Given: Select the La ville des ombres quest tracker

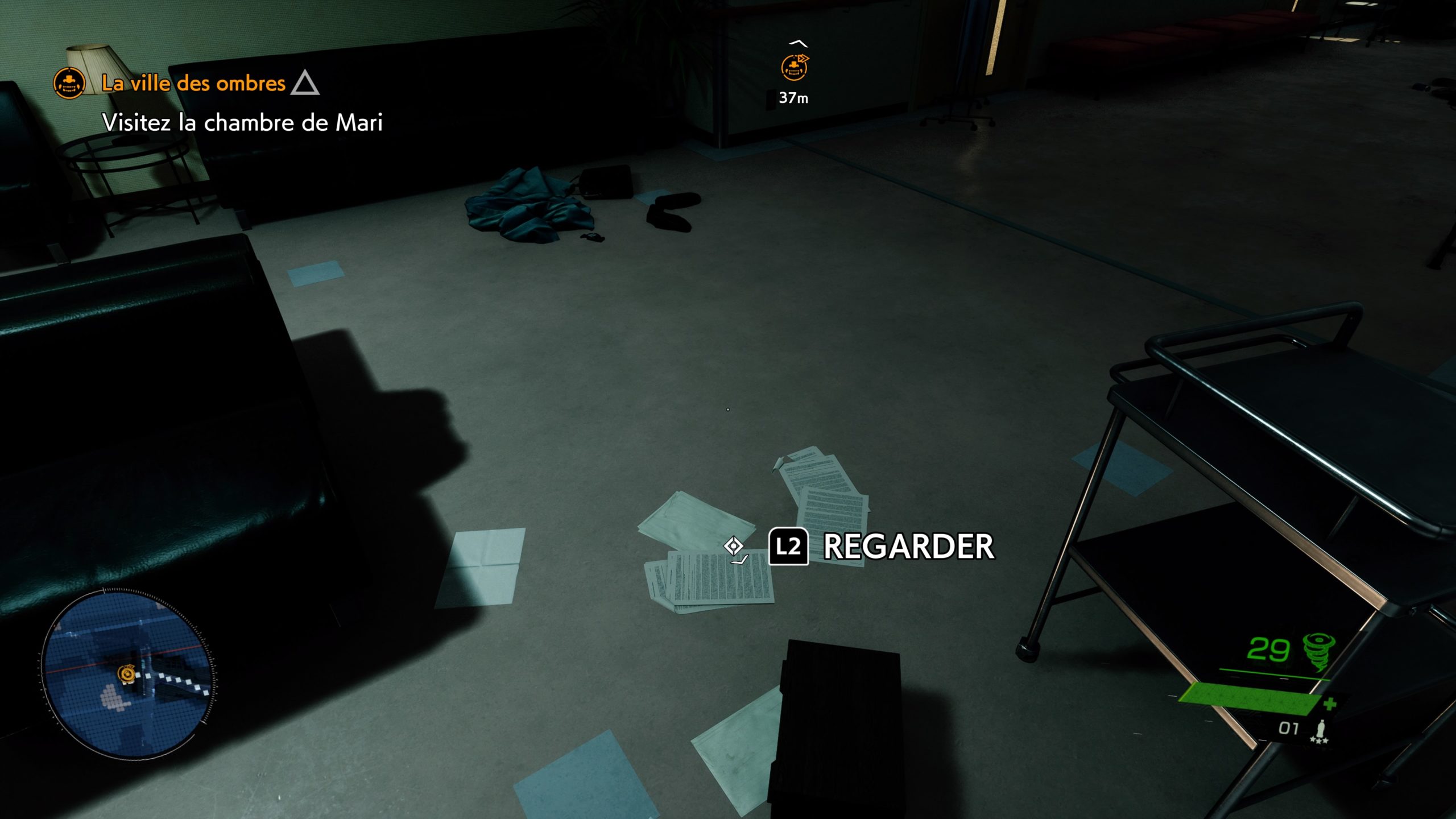Looking at the screenshot, I should pos(193,84).
